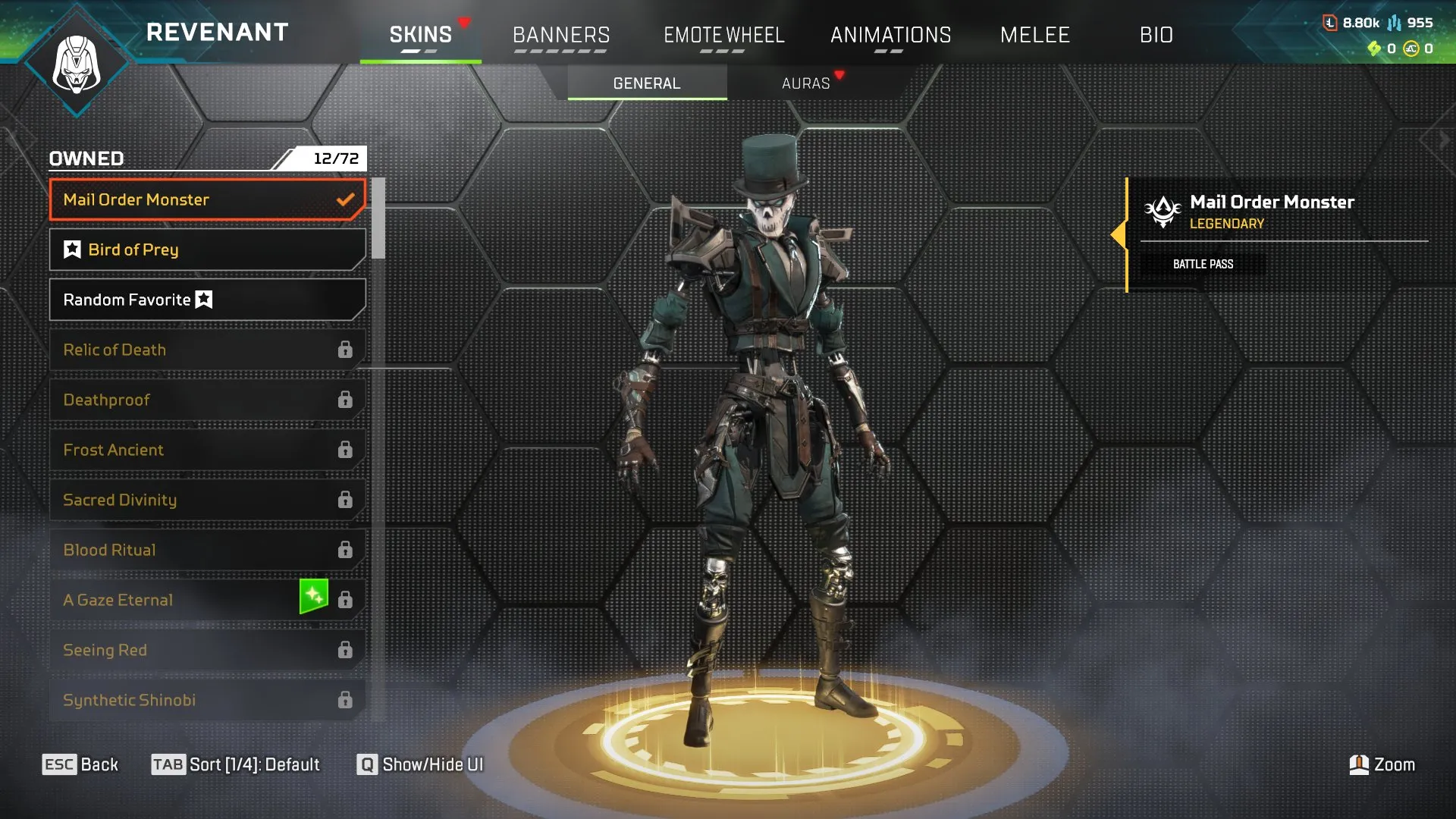Click the lock icon on Relic of Death
The image size is (1456, 819).
point(347,349)
